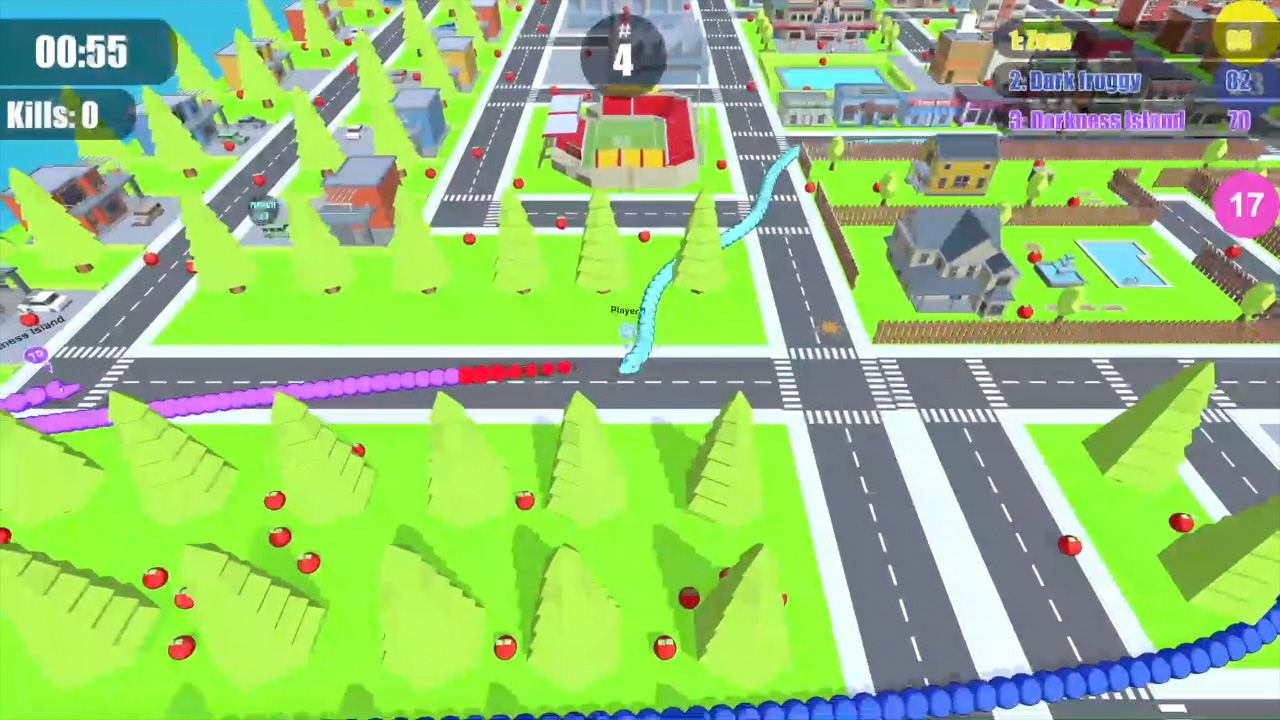The width and height of the screenshot is (1280, 720).
Task: Click the "Kills: 0" counter
Action: click(x=52, y=114)
